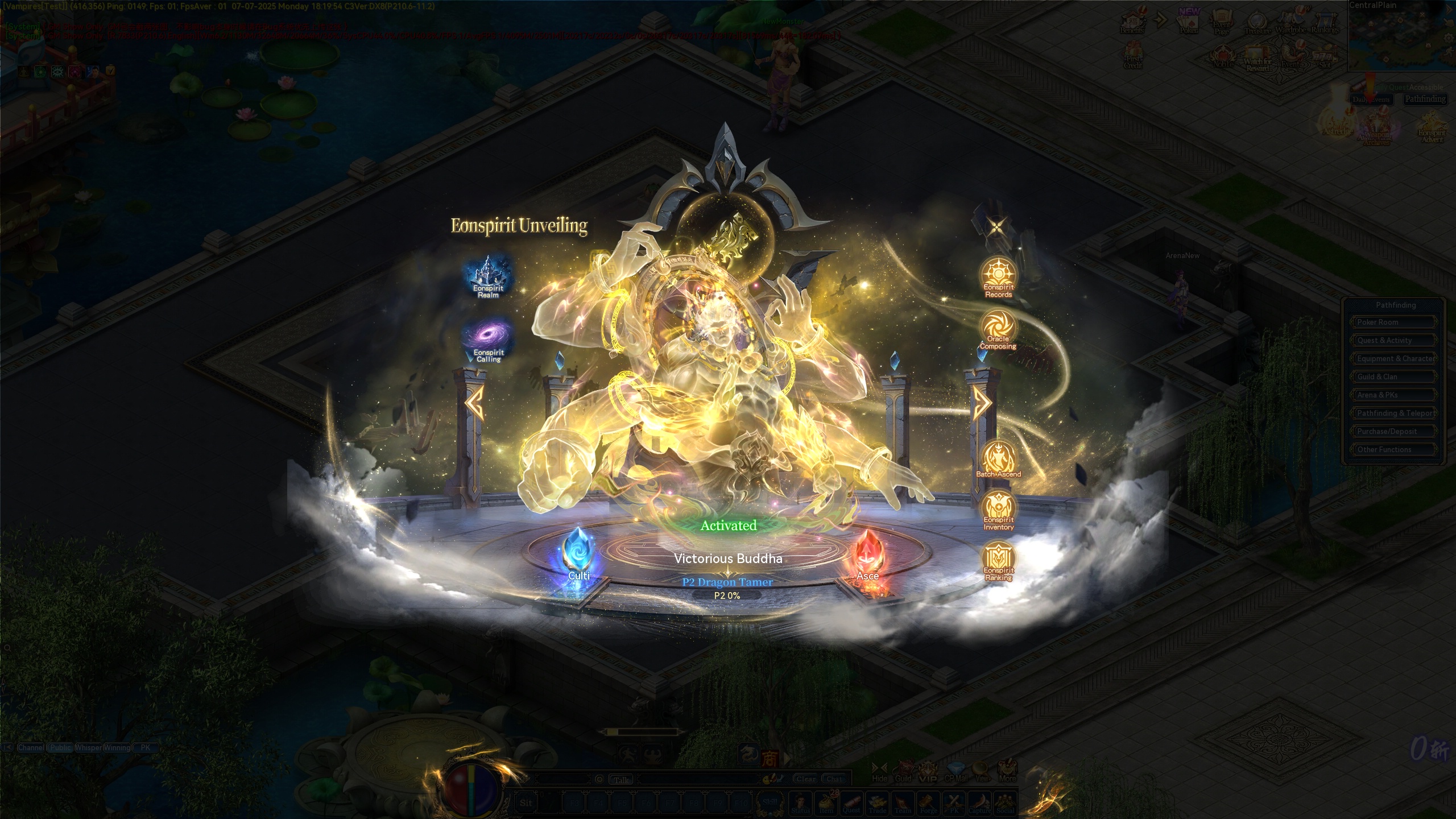1456x819 pixels.
Task: Open Eonspirit Calling
Action: [488, 340]
